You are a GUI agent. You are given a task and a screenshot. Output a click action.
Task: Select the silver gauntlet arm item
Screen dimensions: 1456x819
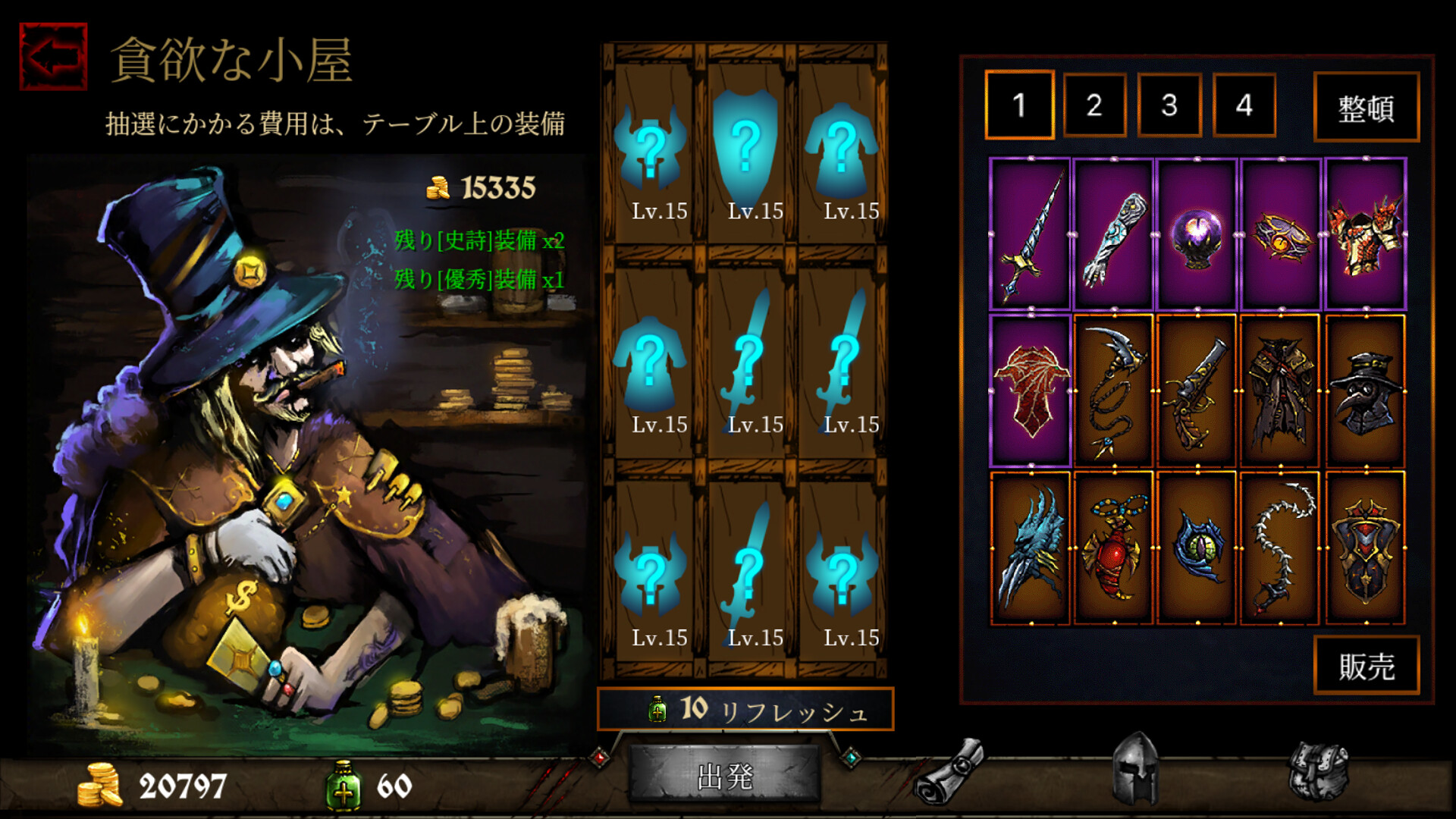(1113, 234)
